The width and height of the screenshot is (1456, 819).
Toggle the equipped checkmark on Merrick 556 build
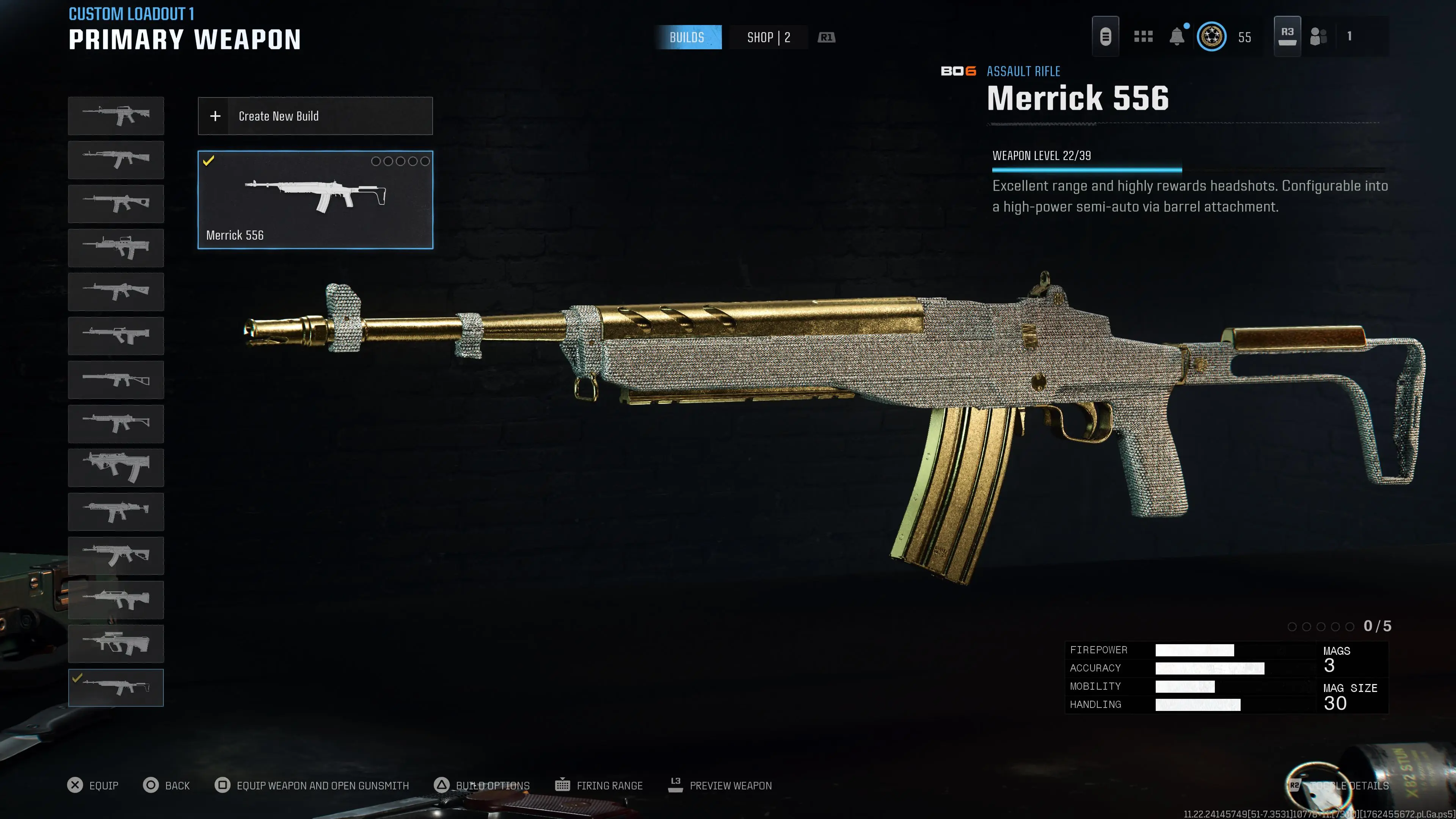pos(209,161)
